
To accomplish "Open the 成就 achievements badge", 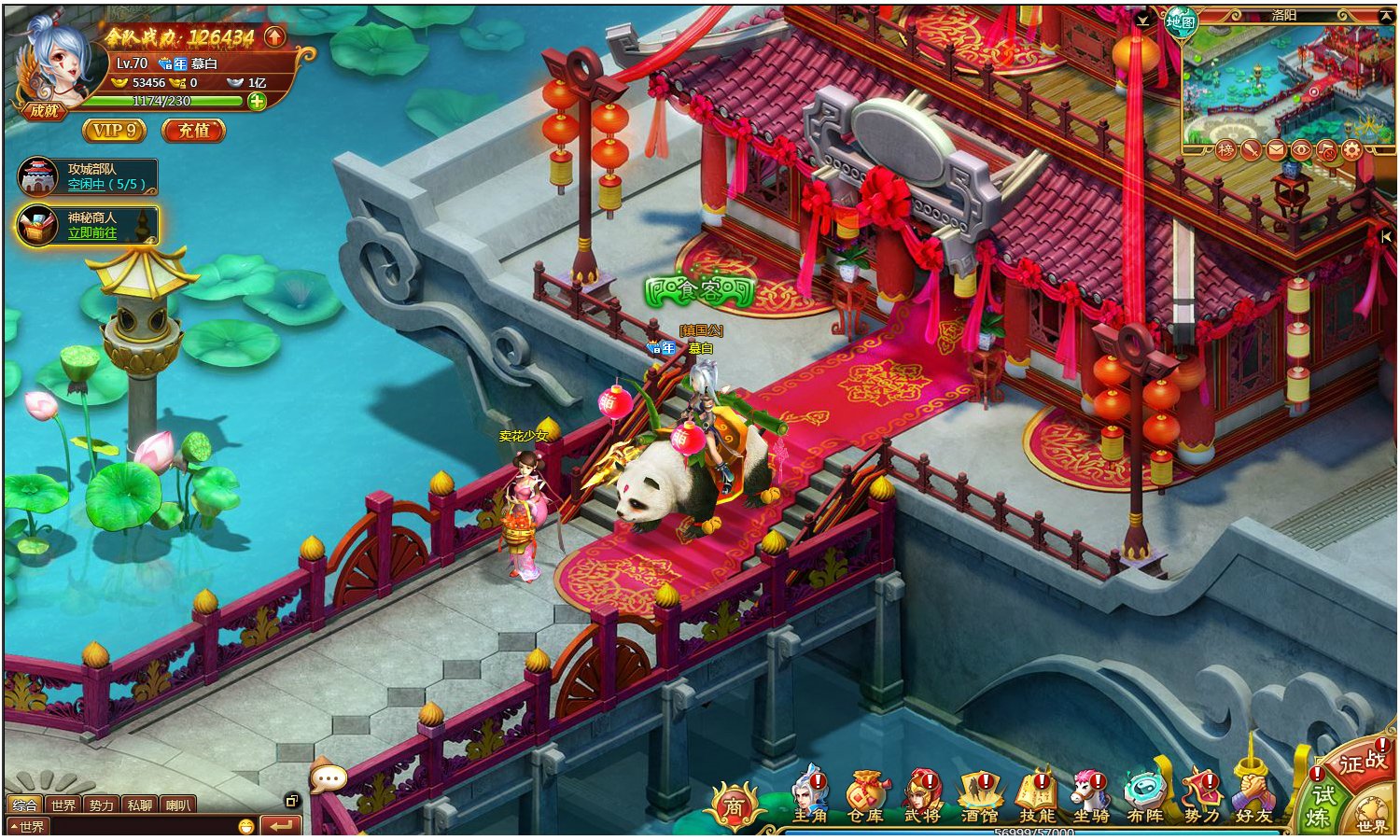I will (44, 110).
